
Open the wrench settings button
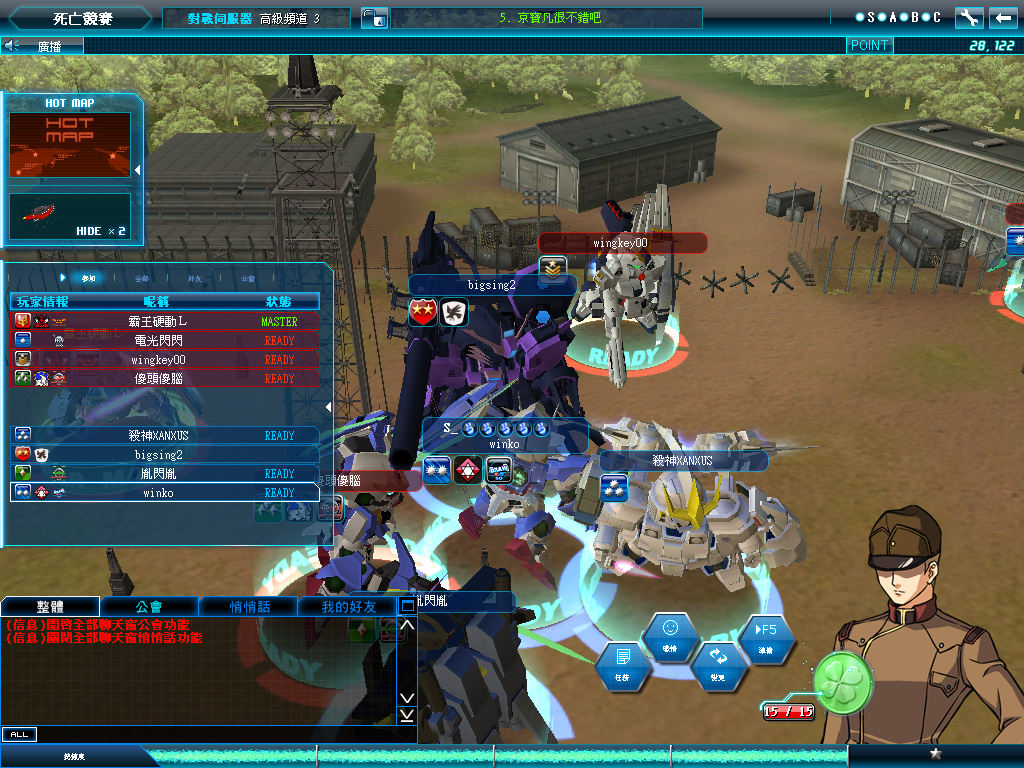click(968, 17)
